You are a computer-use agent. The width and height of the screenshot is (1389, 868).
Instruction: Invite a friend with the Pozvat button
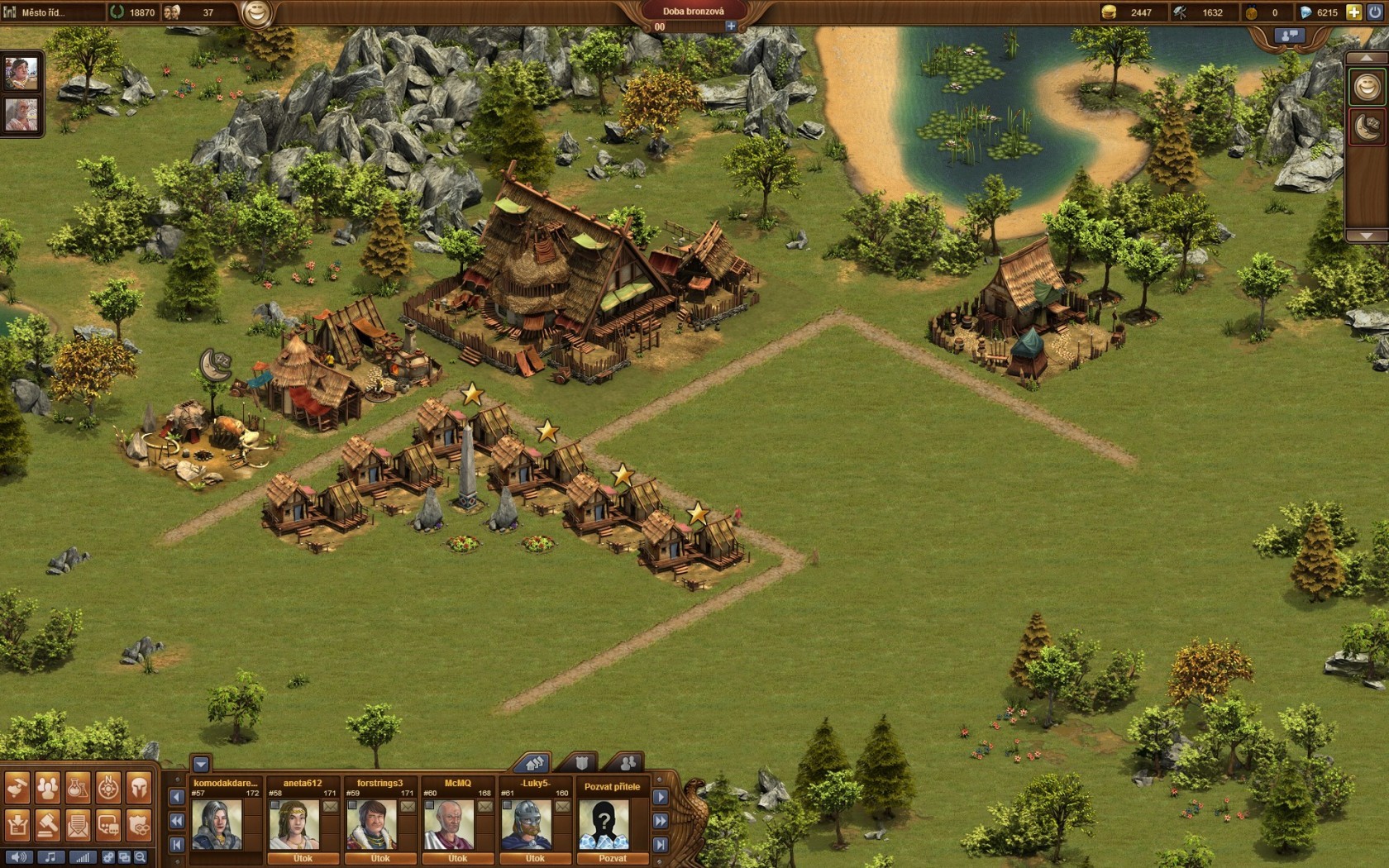pos(612,858)
